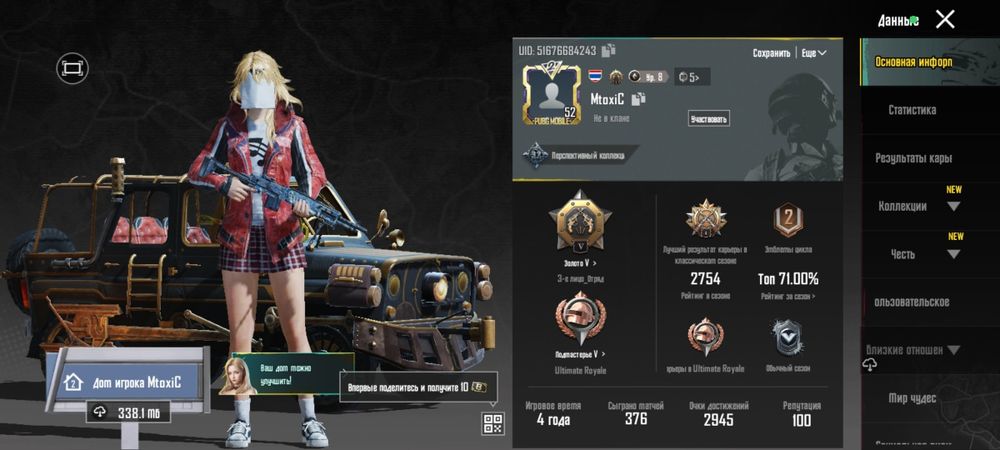Close the player profile screen
1000x450 pixels.
944,19
